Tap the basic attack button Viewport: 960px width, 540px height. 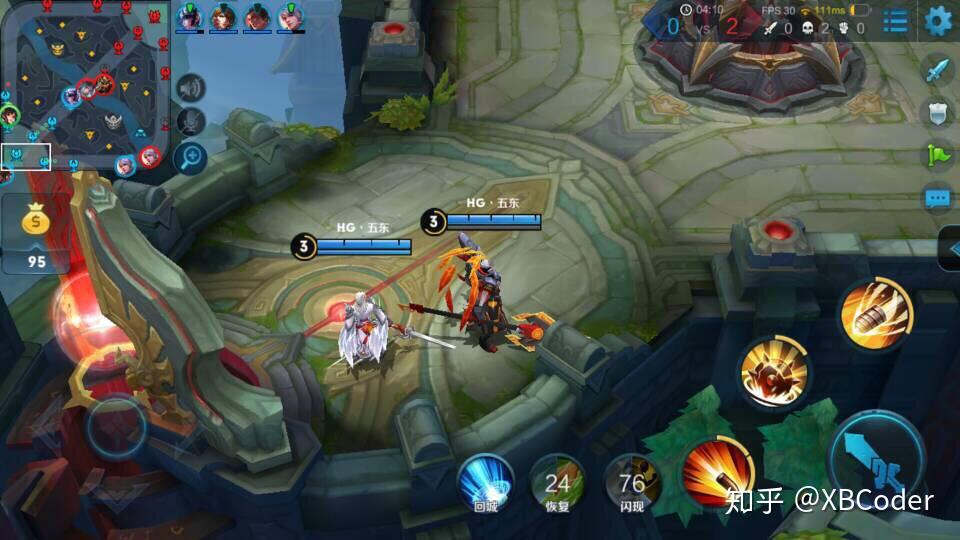[x=877, y=460]
